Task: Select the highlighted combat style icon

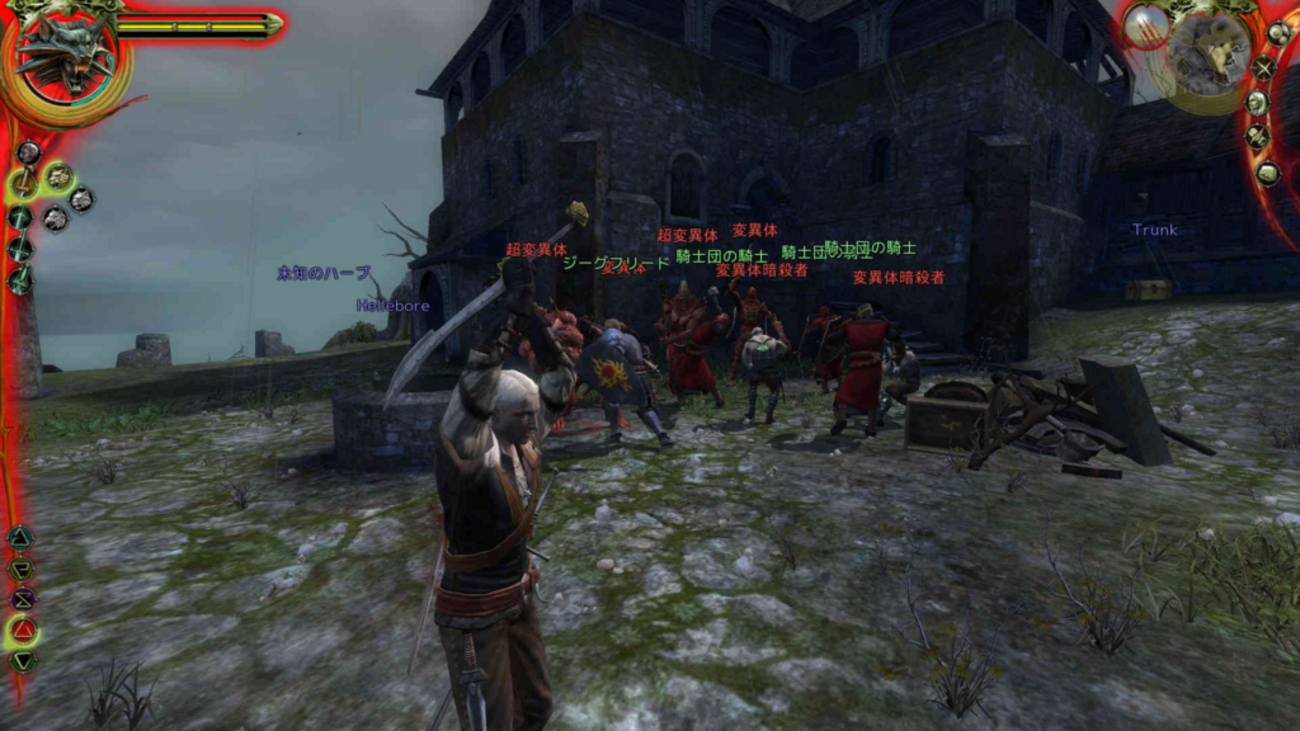Action: click(58, 177)
